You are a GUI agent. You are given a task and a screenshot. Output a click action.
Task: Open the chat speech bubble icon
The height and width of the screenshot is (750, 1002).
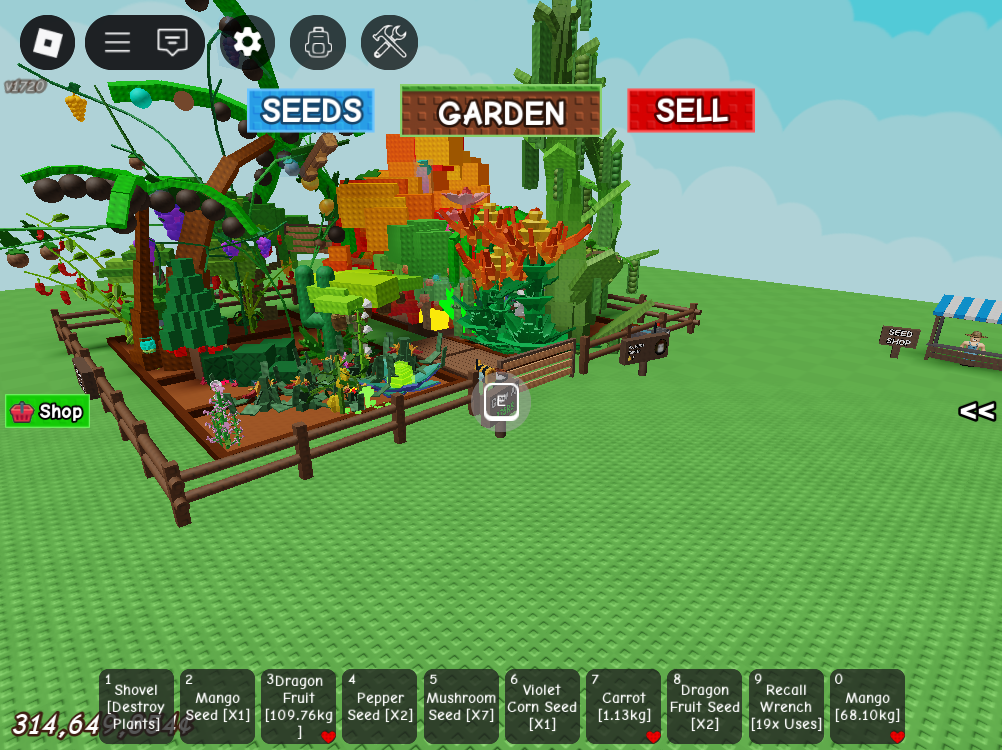(173, 42)
